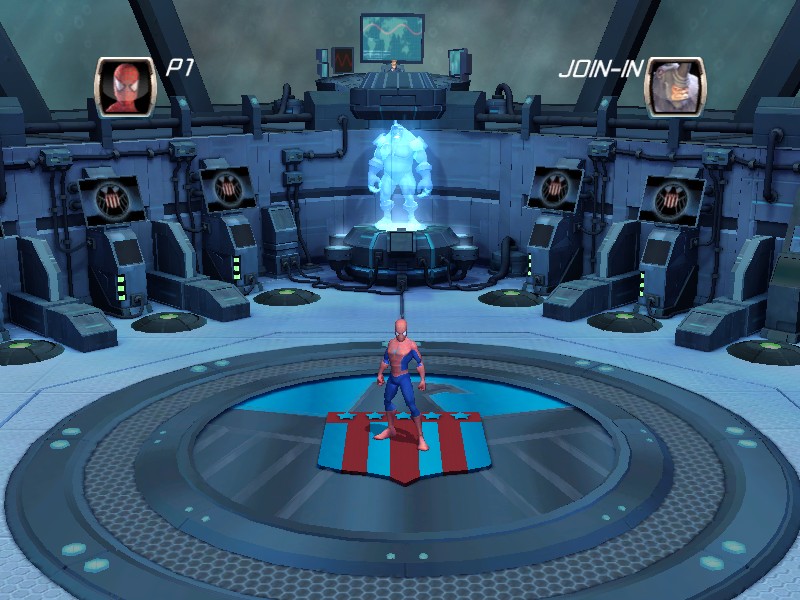Select the Spider-Man P1 portrait
This screenshot has width=800, height=600.
tap(125, 87)
